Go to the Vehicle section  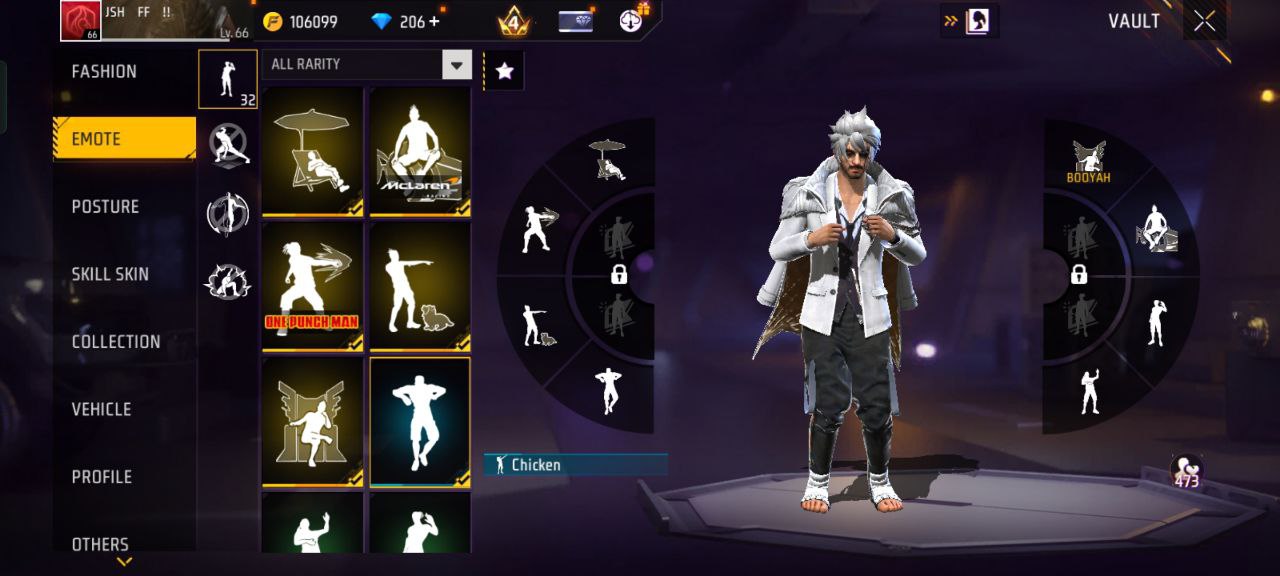point(101,409)
